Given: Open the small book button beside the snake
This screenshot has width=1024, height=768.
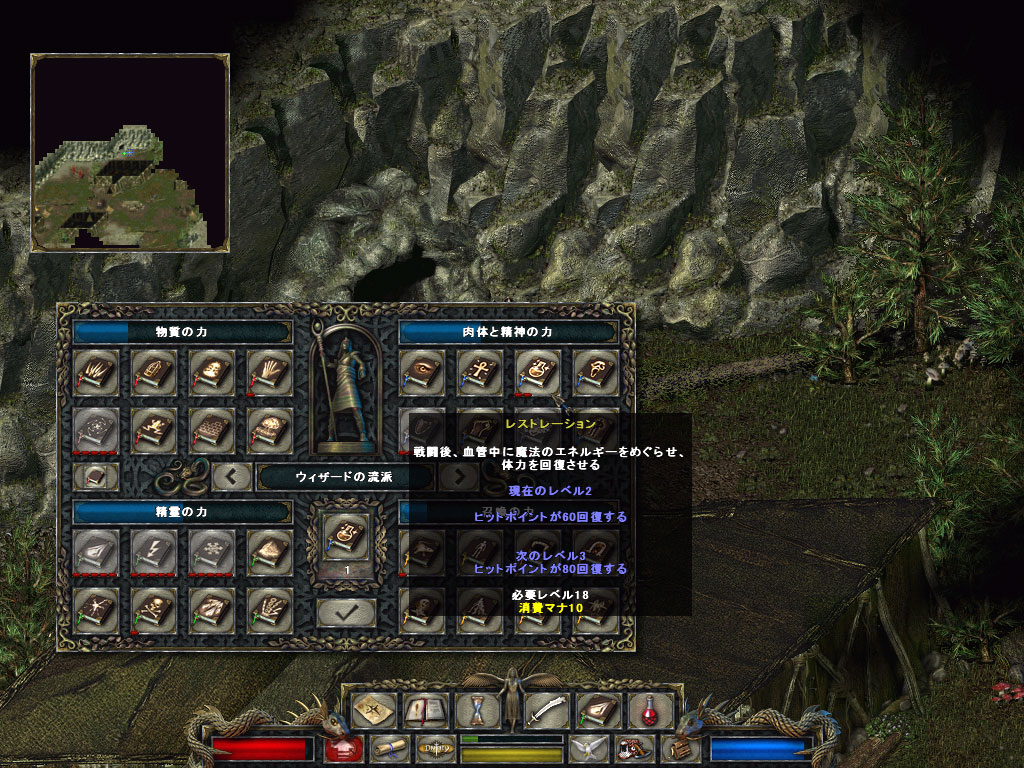Looking at the screenshot, I should (96, 476).
